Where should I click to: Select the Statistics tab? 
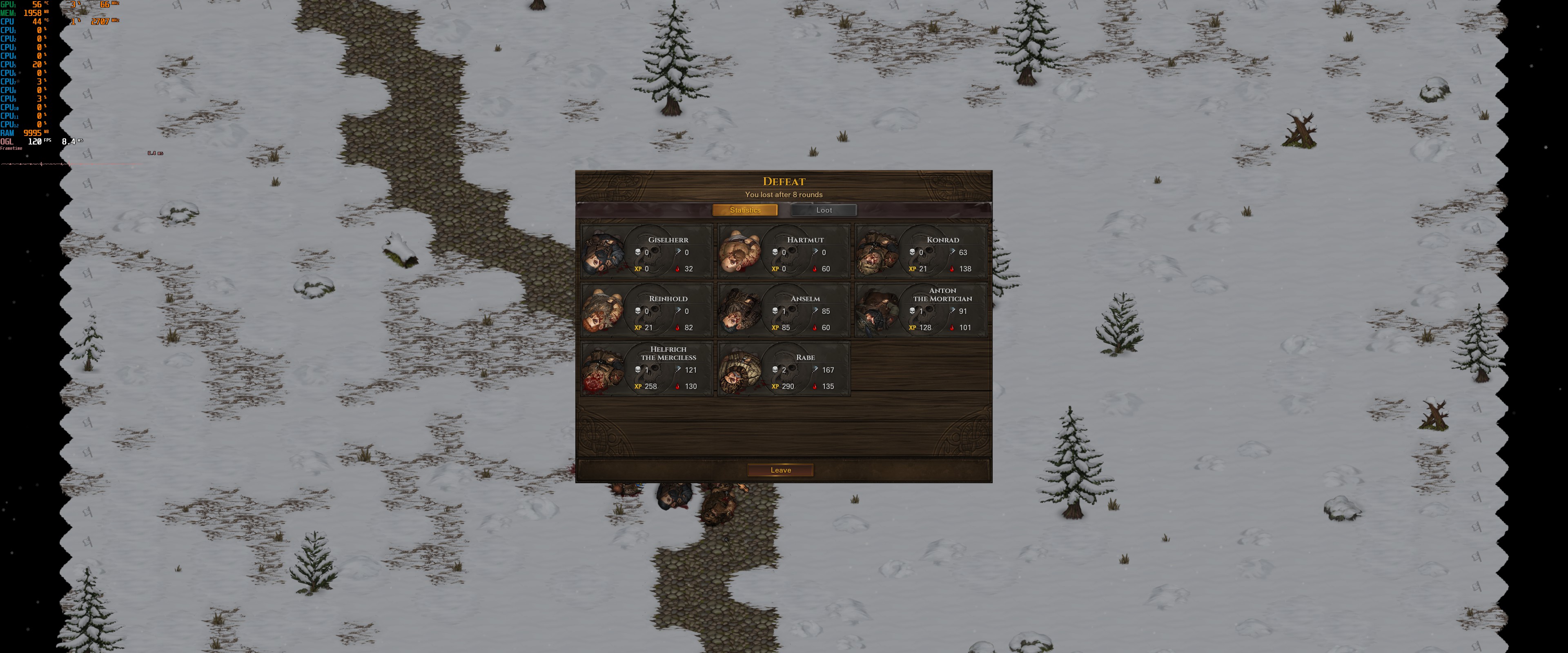[744, 210]
